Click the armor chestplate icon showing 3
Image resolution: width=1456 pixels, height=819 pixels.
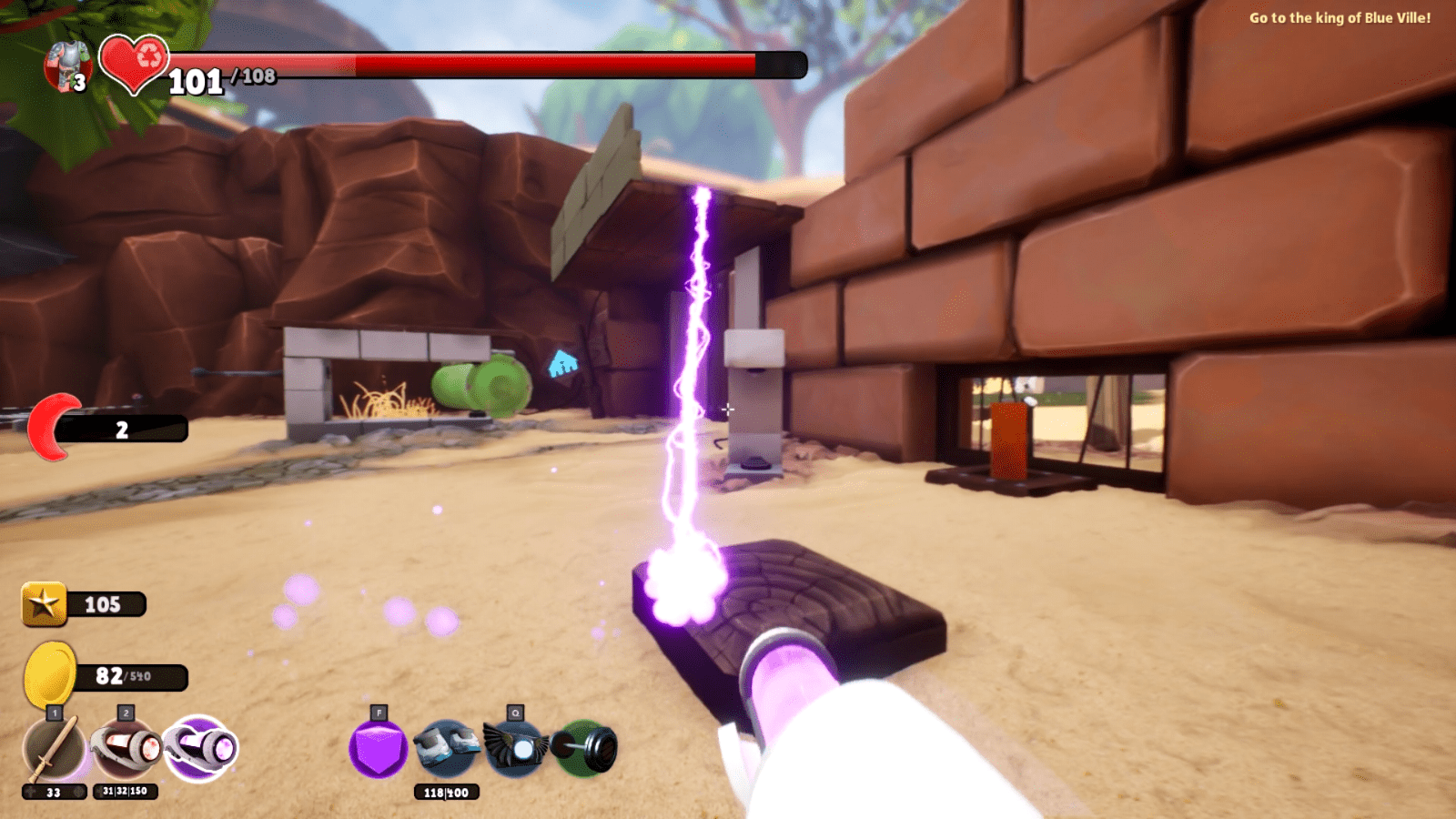(x=64, y=66)
